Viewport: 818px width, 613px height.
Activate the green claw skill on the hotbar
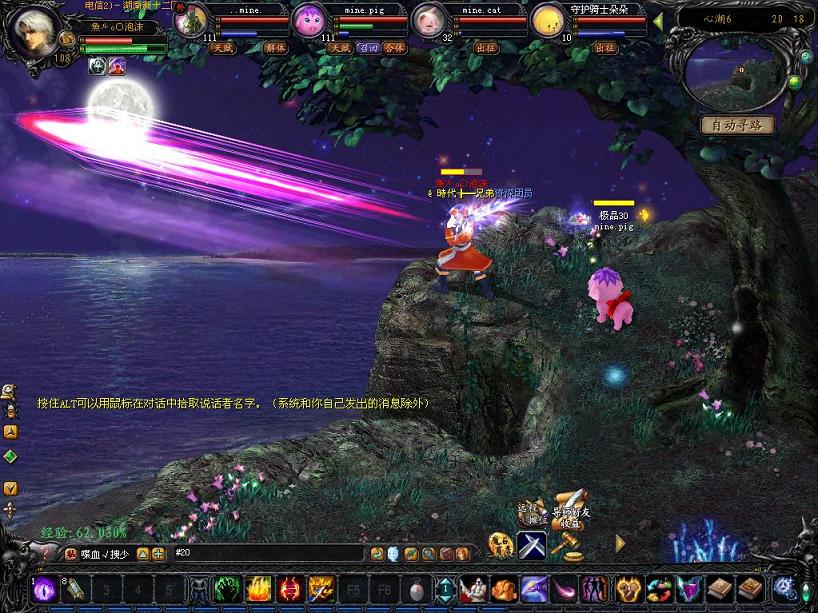point(227,589)
